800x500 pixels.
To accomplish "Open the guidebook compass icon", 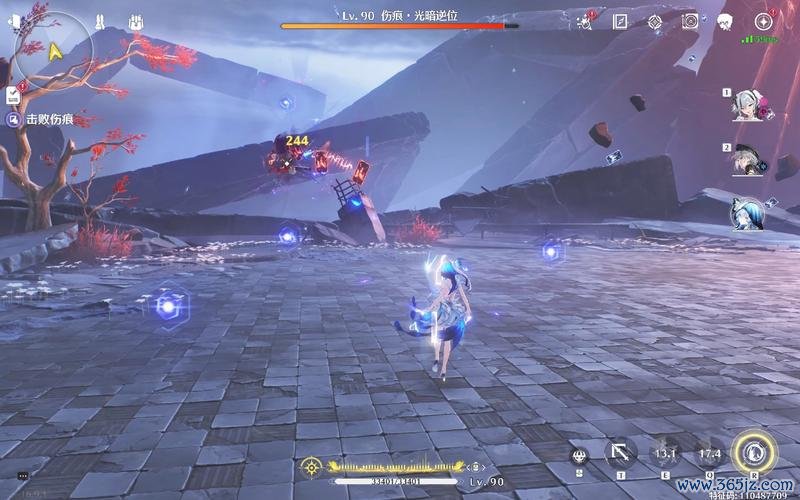I will pos(620,21).
